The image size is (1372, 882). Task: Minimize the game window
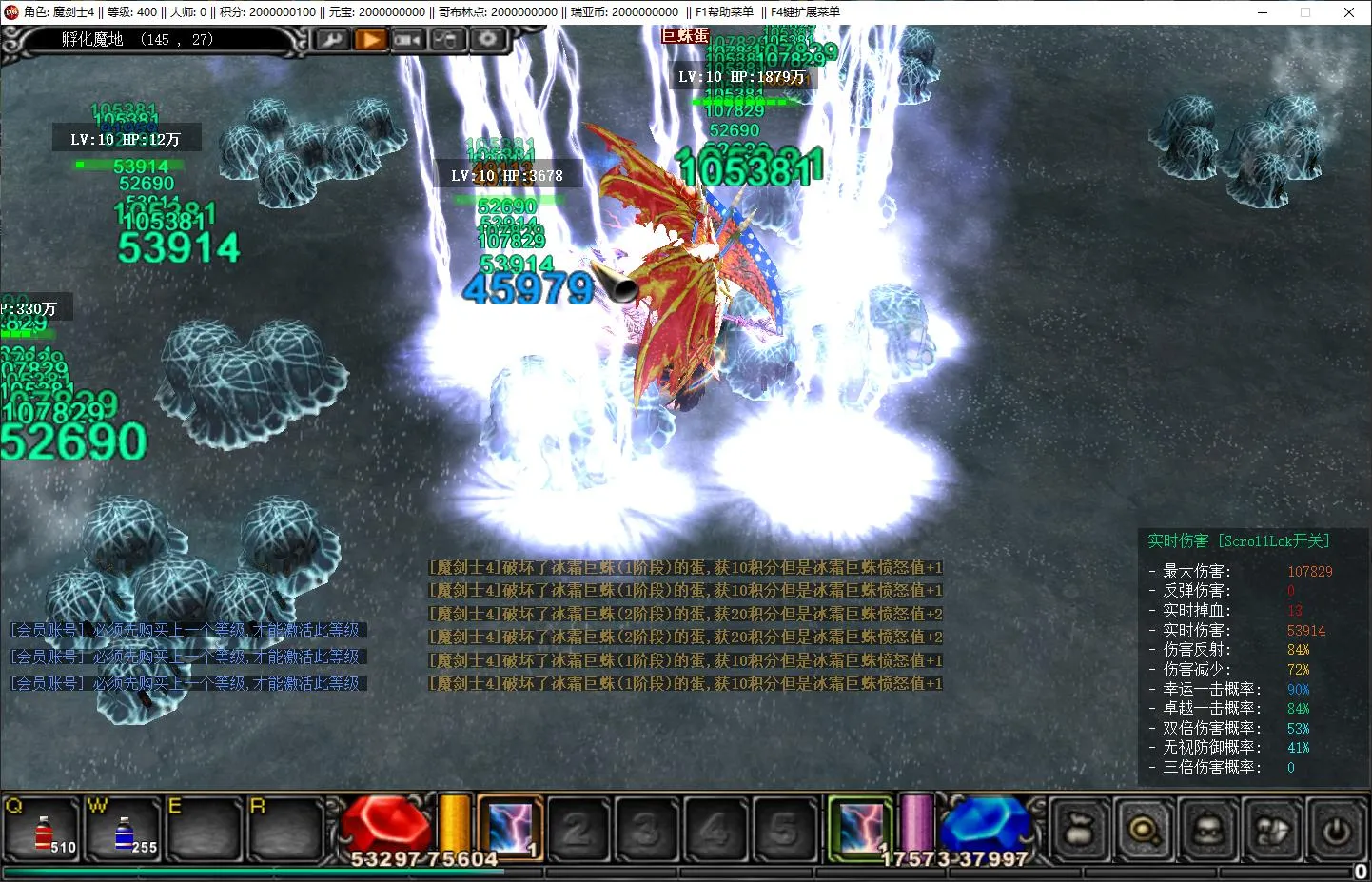(x=1263, y=12)
